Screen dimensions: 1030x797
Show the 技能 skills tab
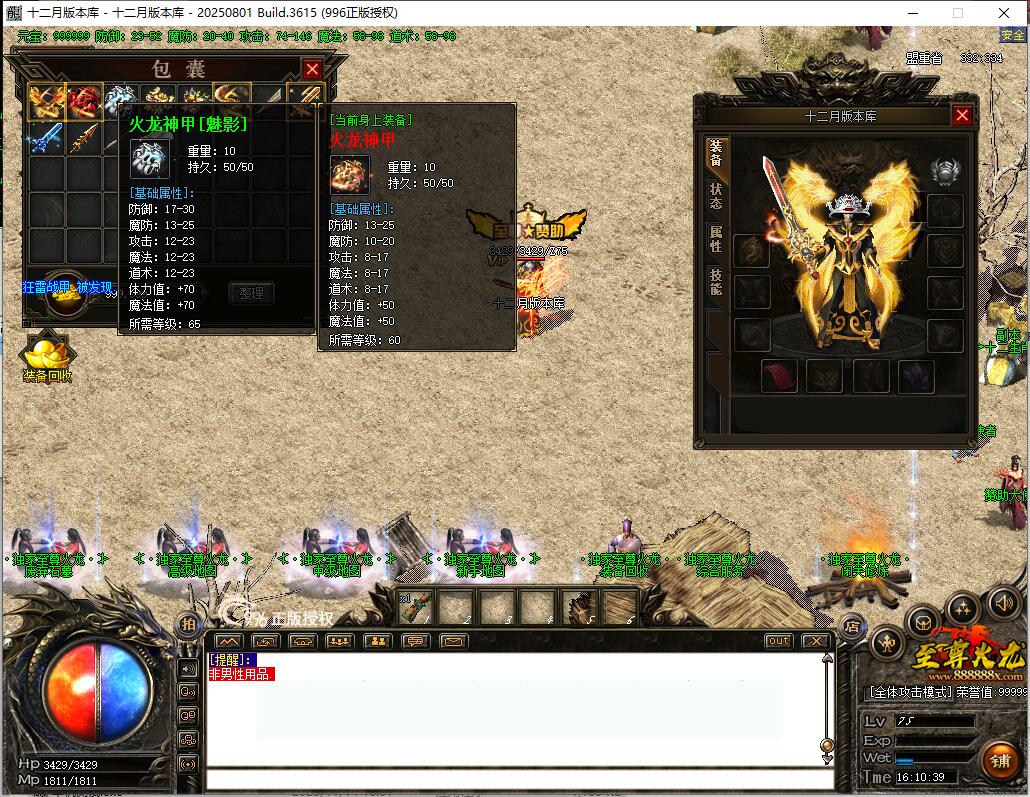(x=716, y=282)
